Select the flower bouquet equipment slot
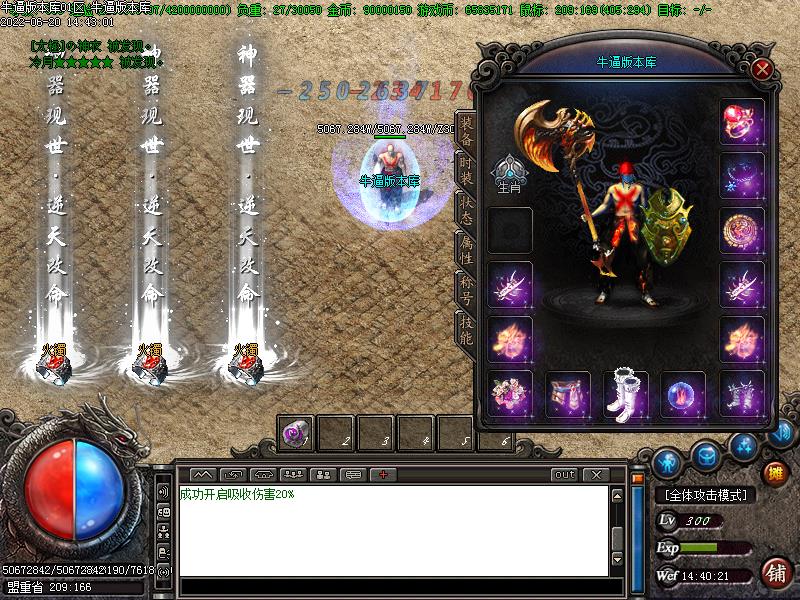 (x=510, y=393)
